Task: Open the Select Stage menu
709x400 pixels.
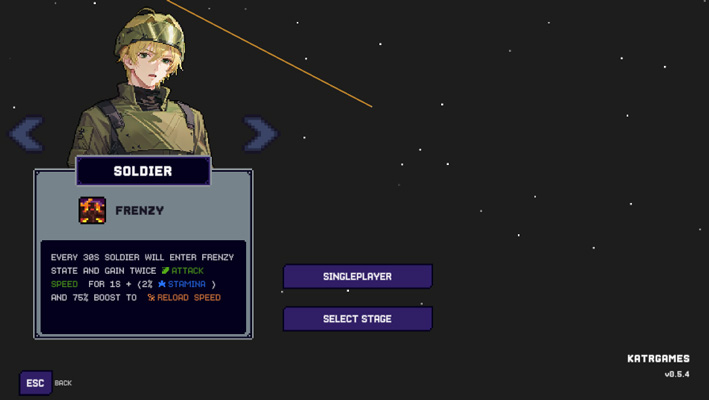Action: tap(357, 319)
